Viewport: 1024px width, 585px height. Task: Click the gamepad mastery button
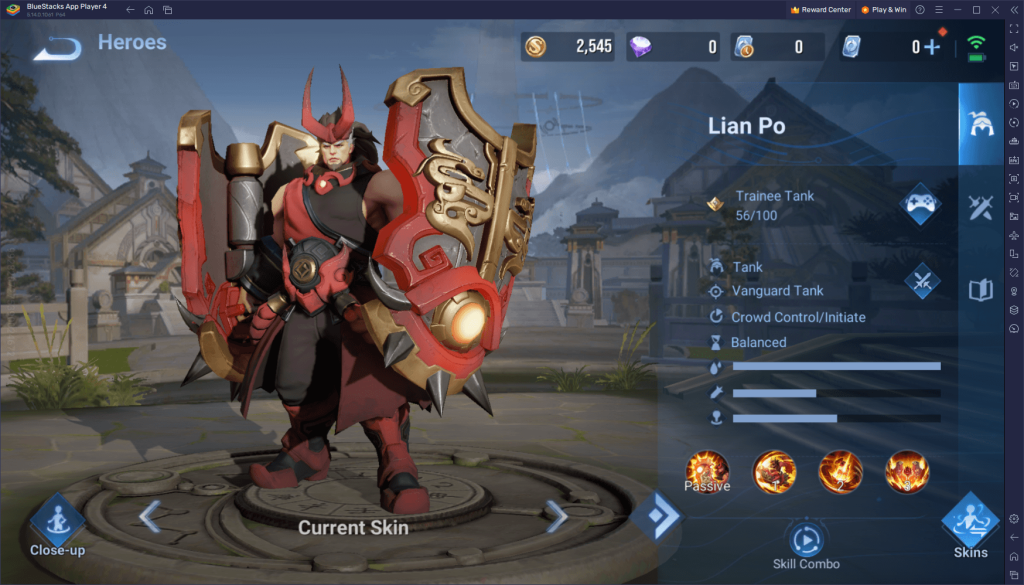[920, 204]
